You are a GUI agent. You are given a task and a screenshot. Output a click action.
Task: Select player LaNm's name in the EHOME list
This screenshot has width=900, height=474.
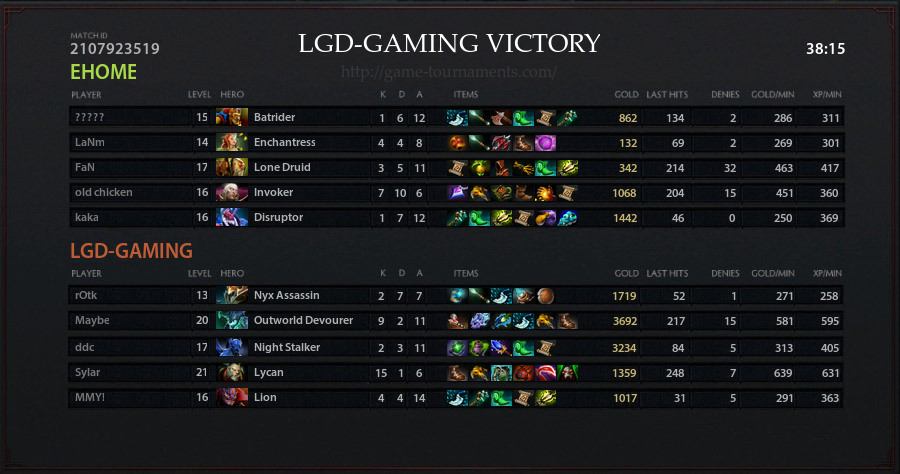(88, 142)
